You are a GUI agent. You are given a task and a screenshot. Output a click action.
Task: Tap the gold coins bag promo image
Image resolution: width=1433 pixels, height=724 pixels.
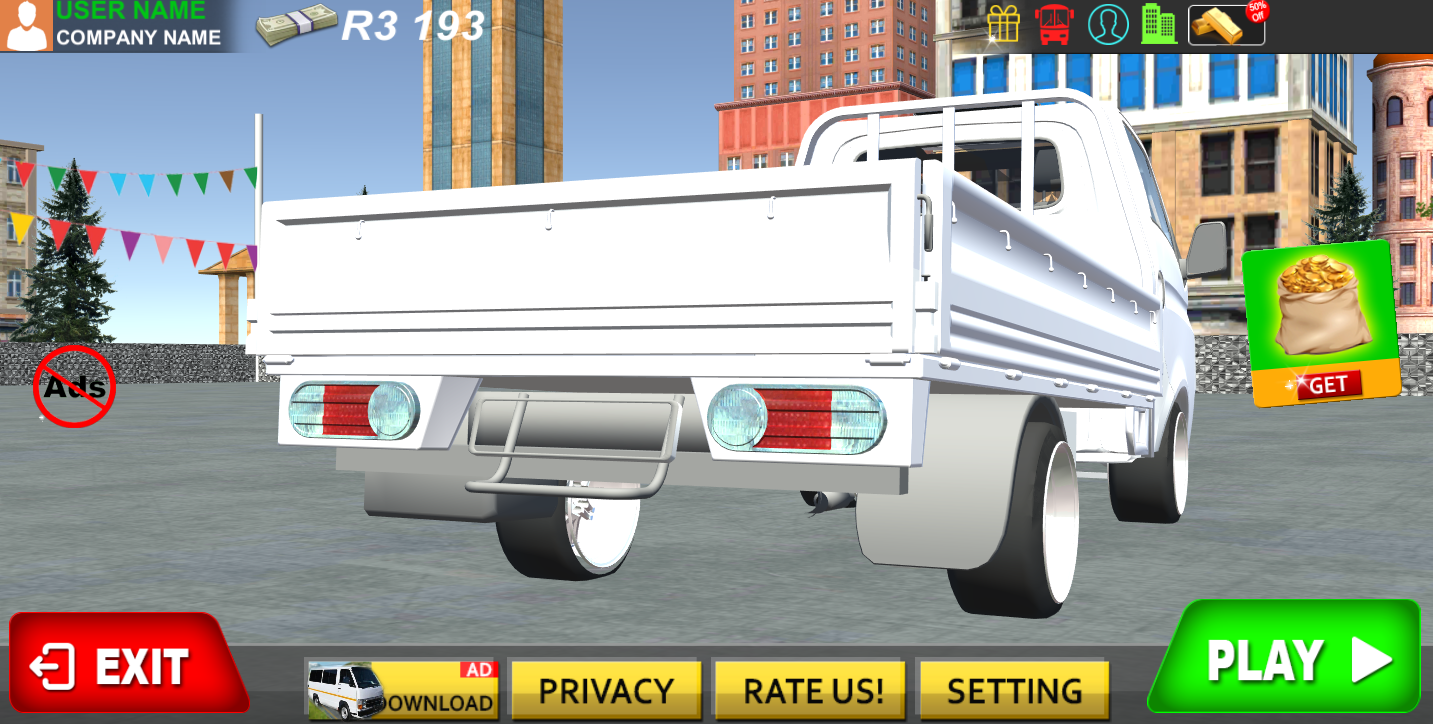click(1318, 310)
